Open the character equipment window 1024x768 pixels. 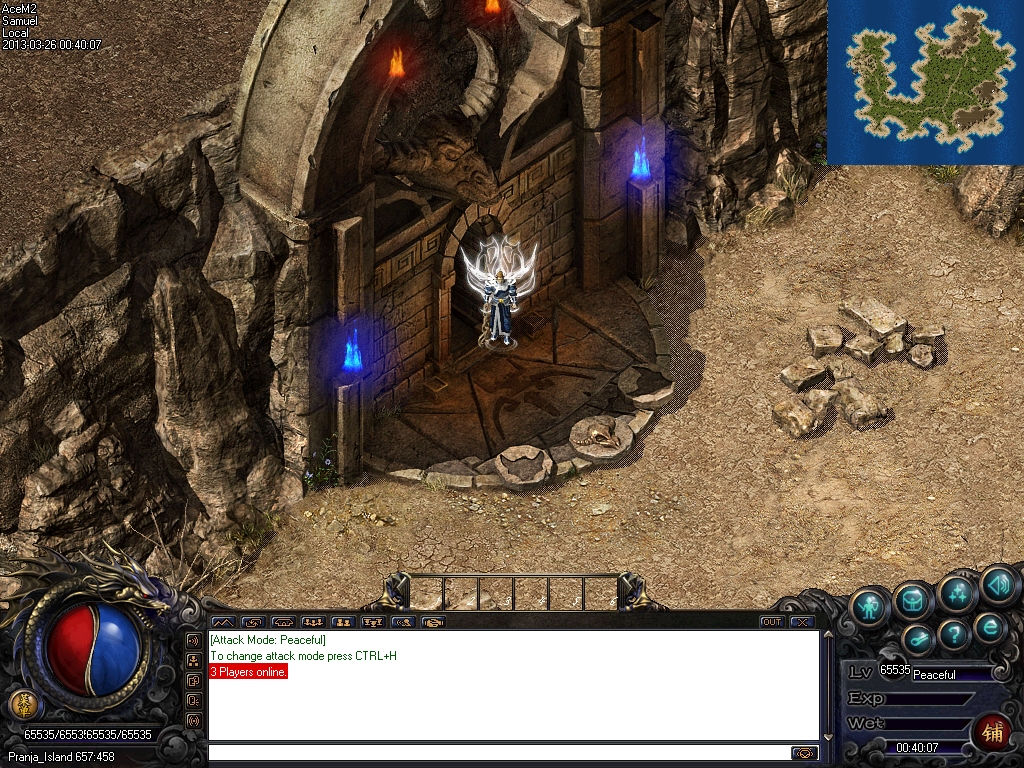pyautogui.click(x=871, y=606)
